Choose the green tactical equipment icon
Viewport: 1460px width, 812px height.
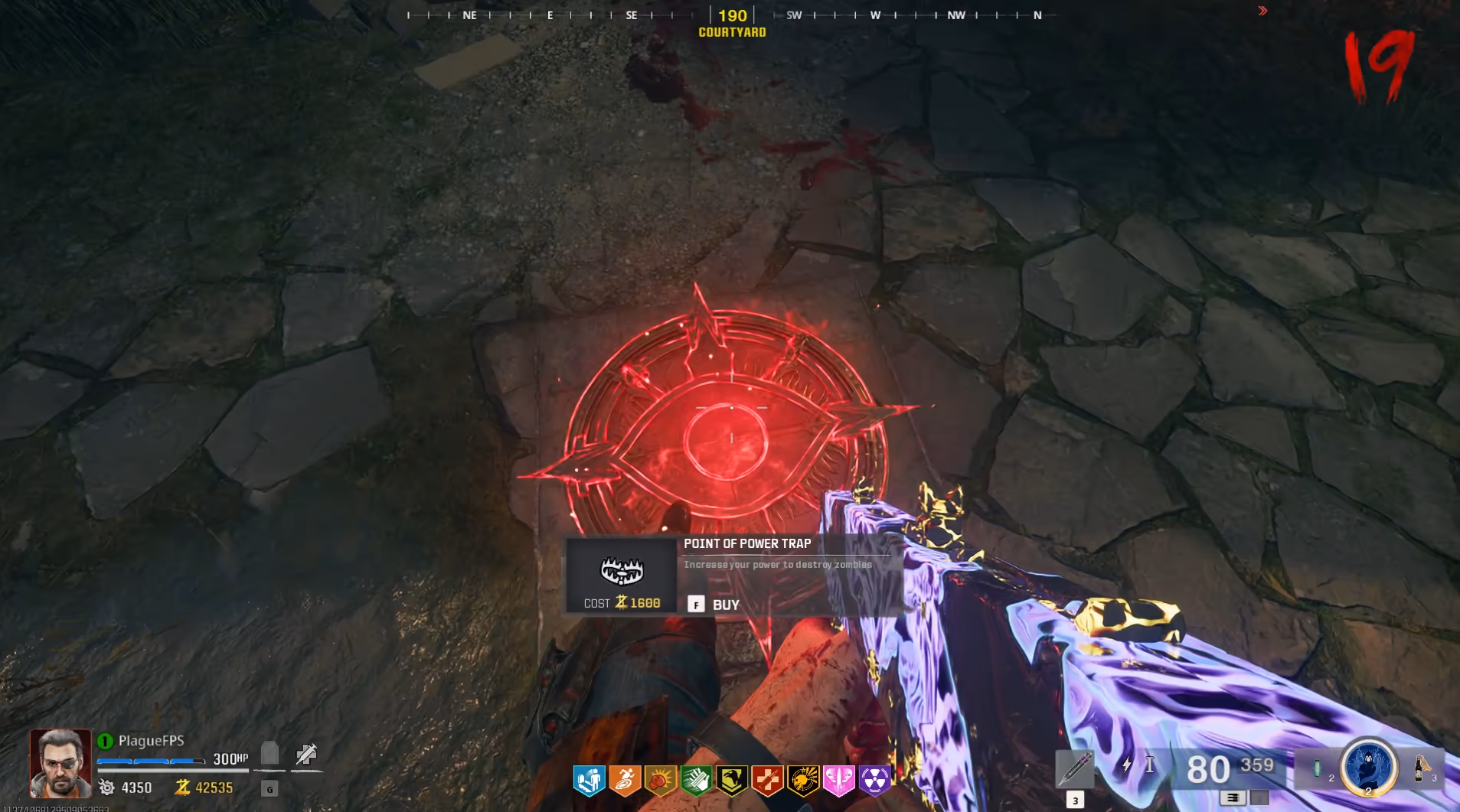pos(1317,768)
